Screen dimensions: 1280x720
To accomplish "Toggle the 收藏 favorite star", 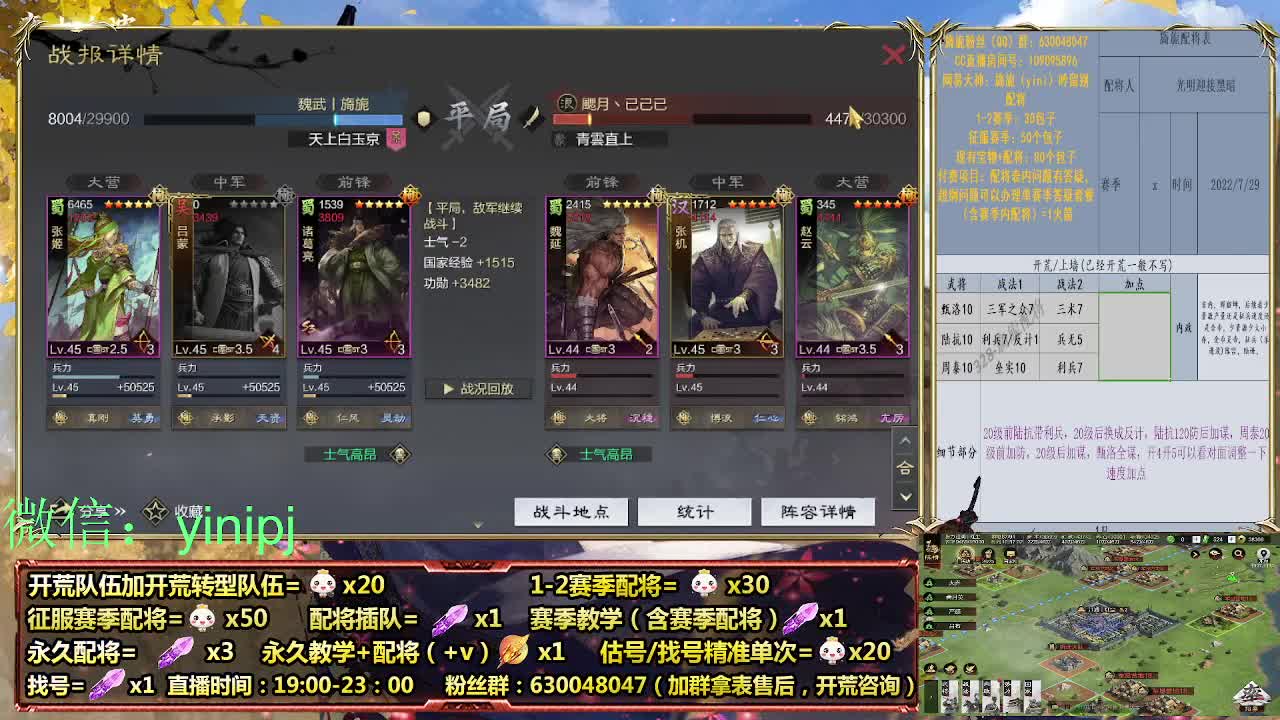I will (155, 512).
